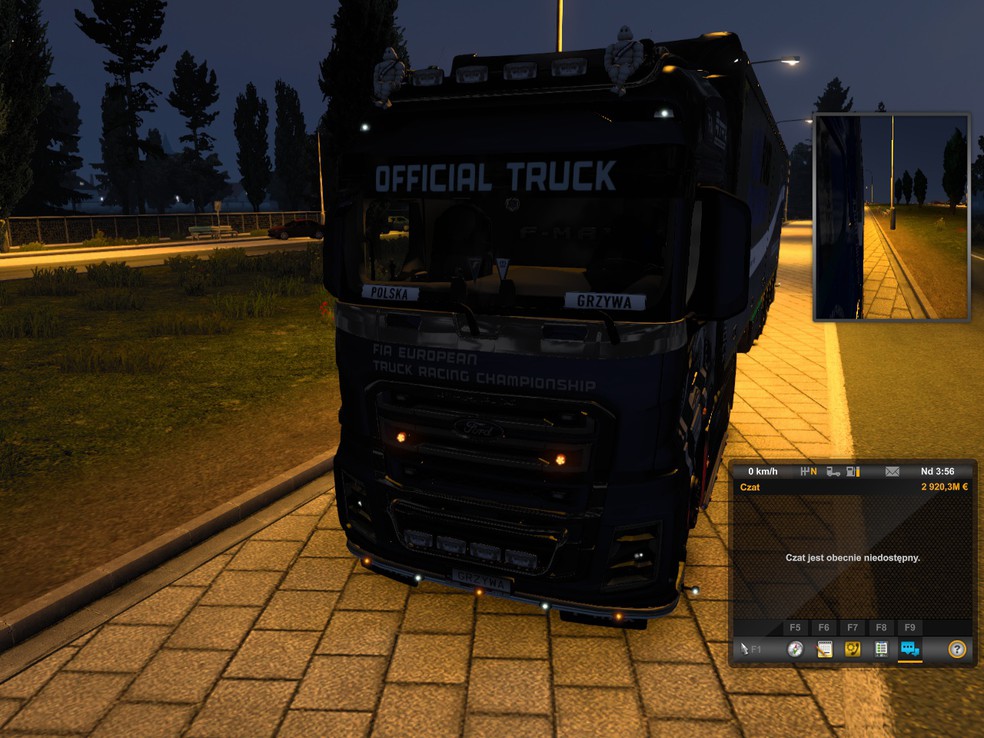The width and height of the screenshot is (984, 738).
Task: Switch to the yellow truck diagnostics tab
Action: tap(852, 649)
